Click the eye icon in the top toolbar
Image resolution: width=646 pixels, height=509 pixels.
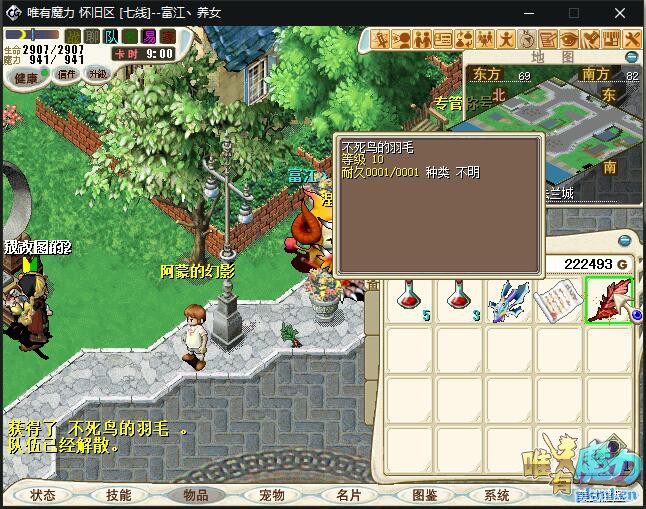click(x=569, y=39)
